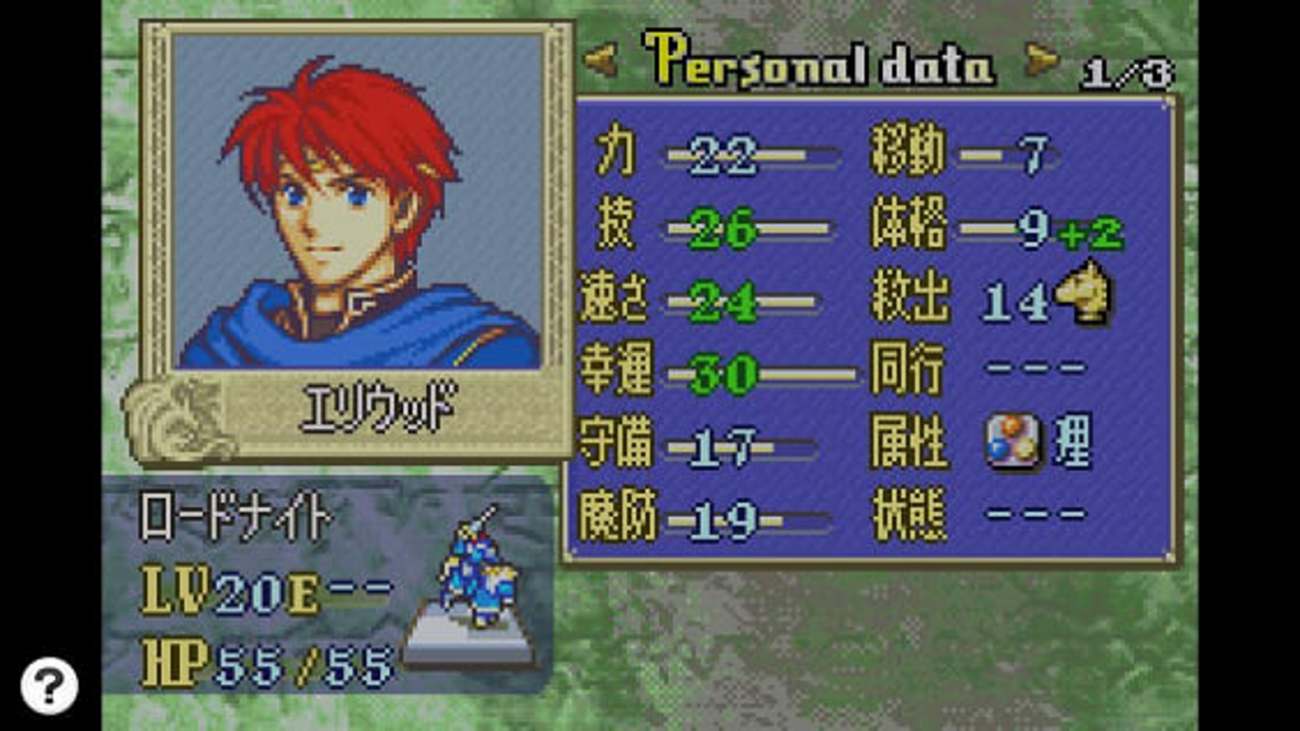Click the horse rescue icon
This screenshot has height=731, width=1300.
(x=1085, y=293)
